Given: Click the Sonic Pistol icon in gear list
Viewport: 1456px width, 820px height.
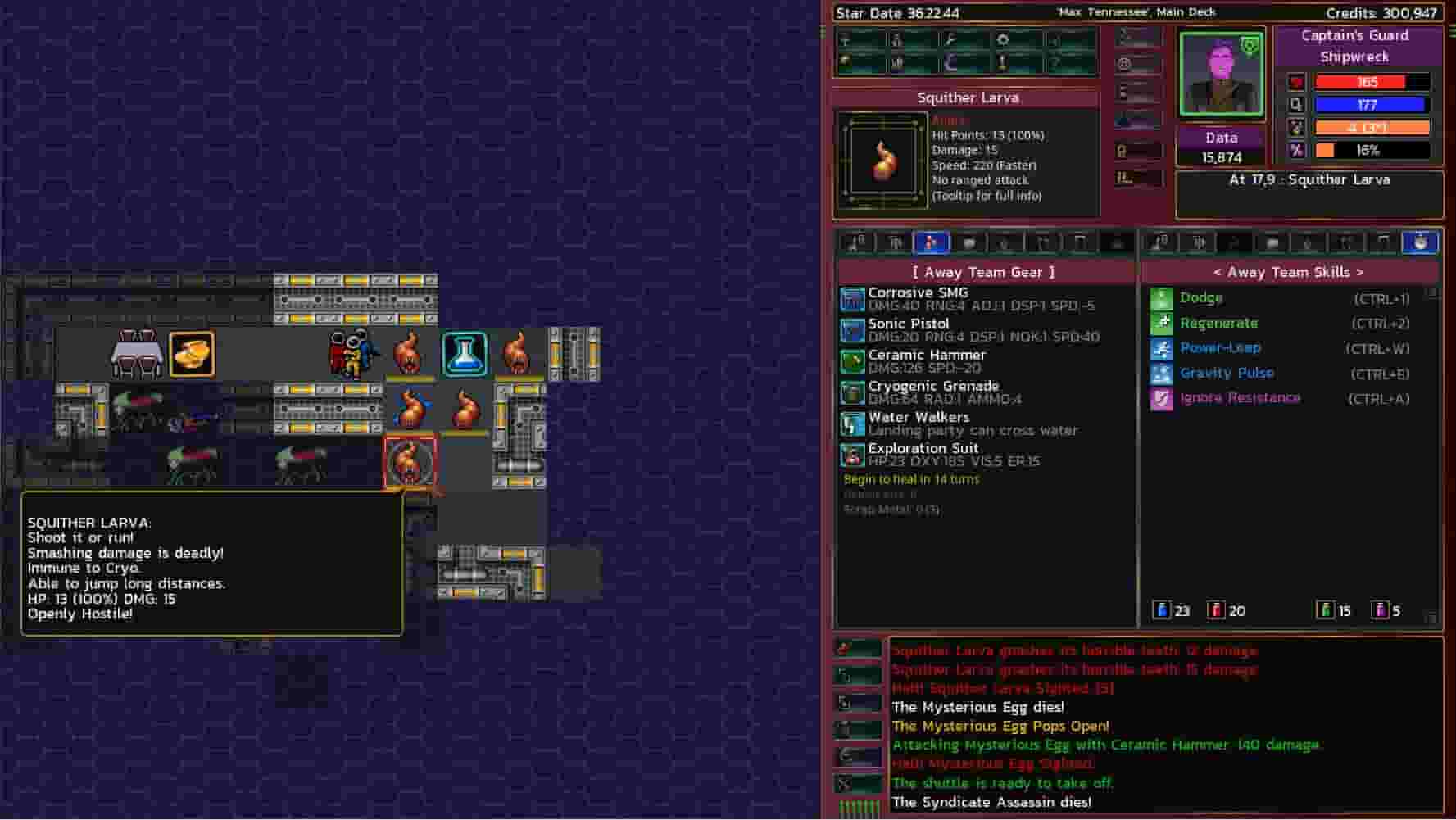Looking at the screenshot, I should click(x=852, y=329).
